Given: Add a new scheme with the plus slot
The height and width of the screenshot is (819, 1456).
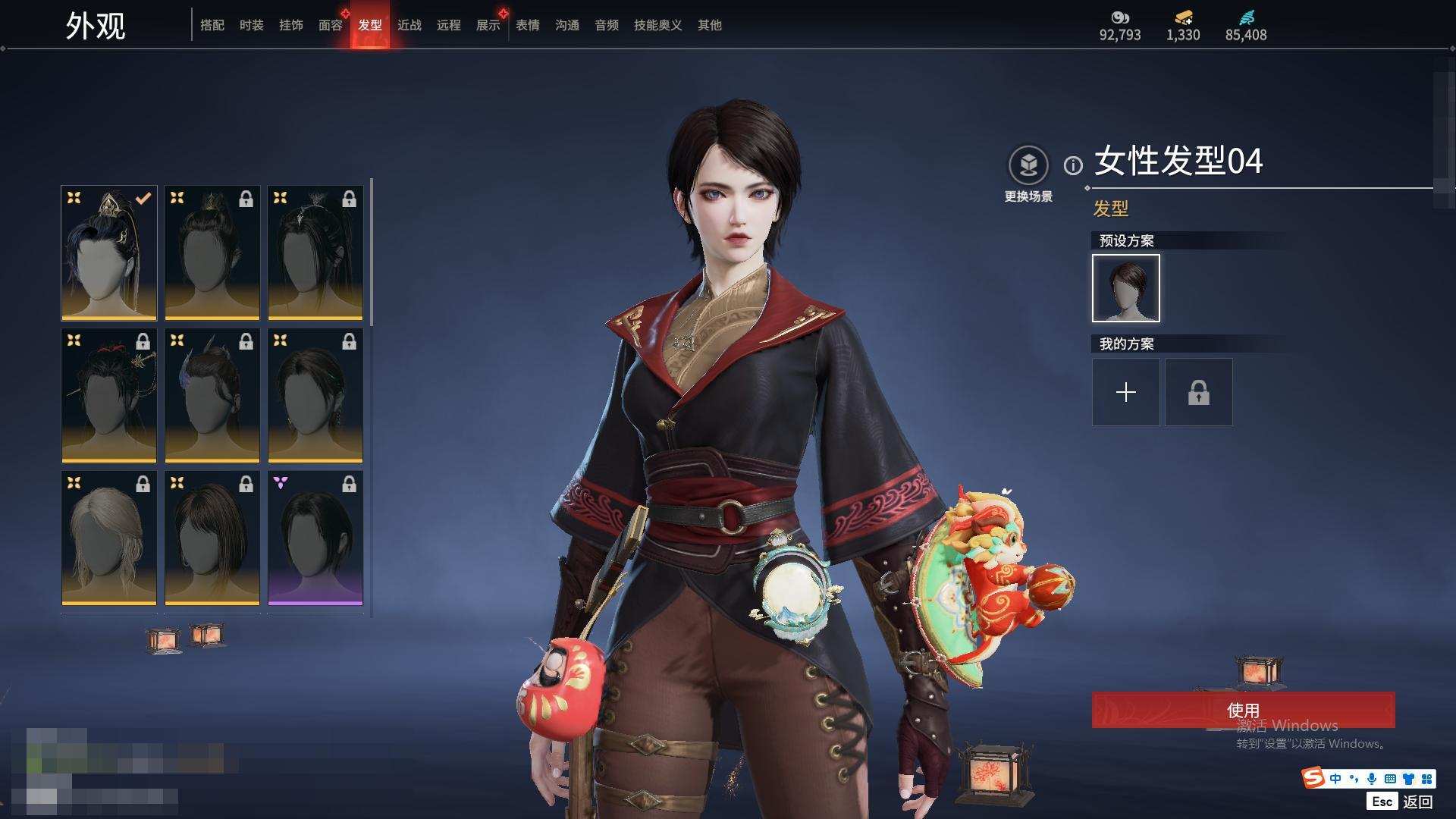Looking at the screenshot, I should coord(1125,392).
